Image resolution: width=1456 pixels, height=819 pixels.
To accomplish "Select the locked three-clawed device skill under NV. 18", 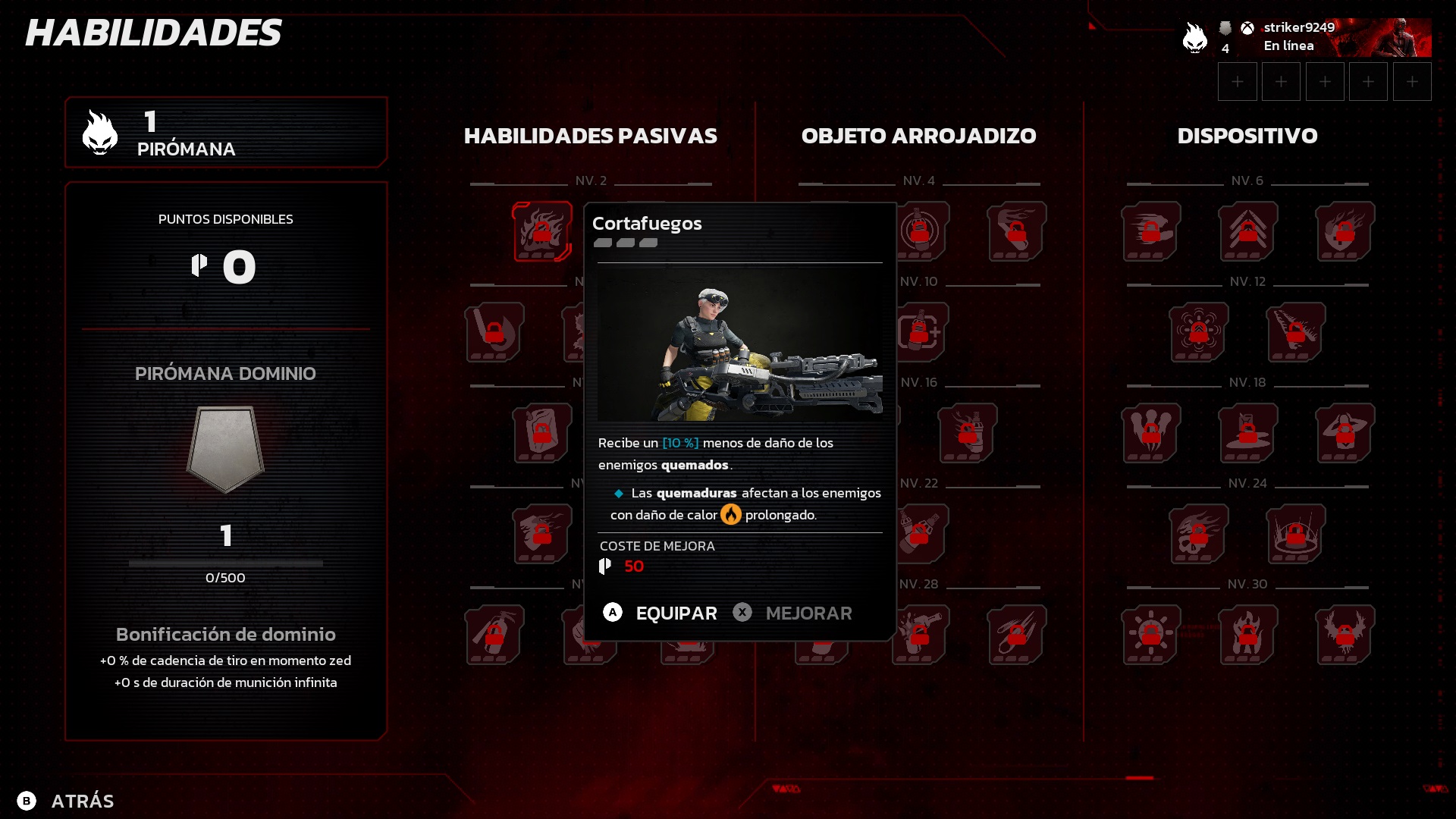I will click(x=1150, y=433).
